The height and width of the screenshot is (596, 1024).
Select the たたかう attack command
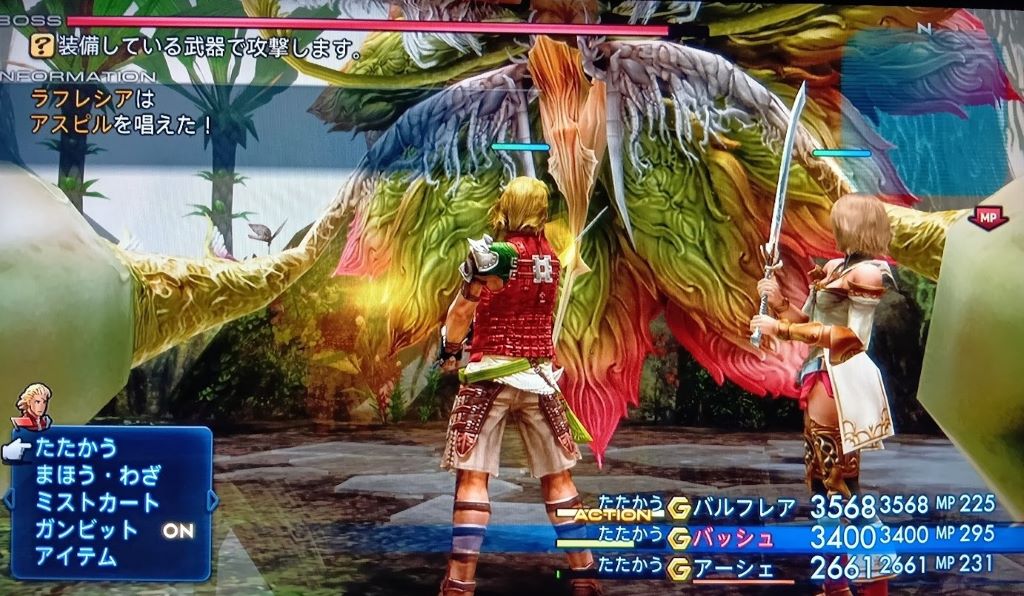pyautogui.click(x=76, y=448)
